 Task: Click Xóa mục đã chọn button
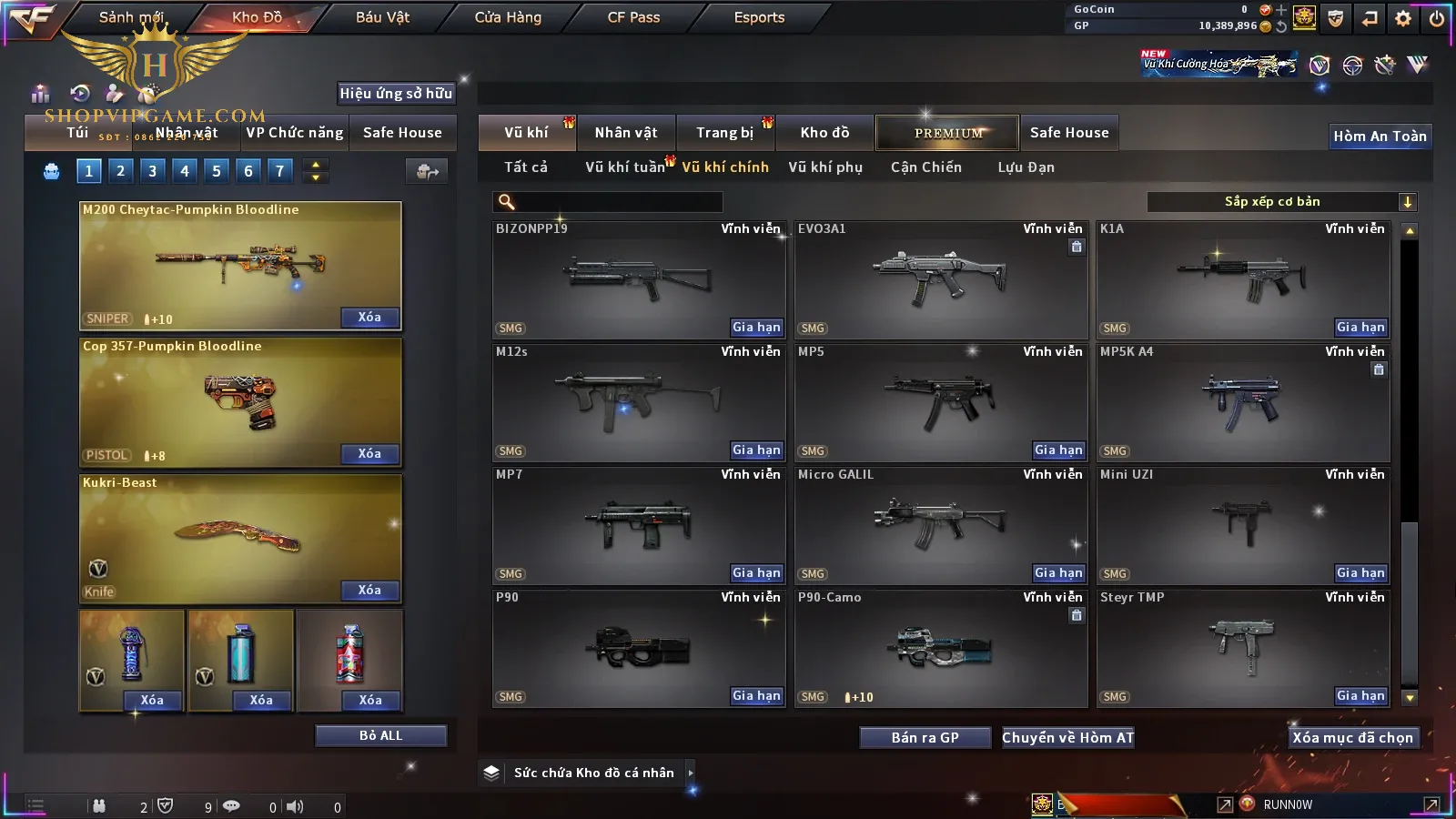point(1352,738)
